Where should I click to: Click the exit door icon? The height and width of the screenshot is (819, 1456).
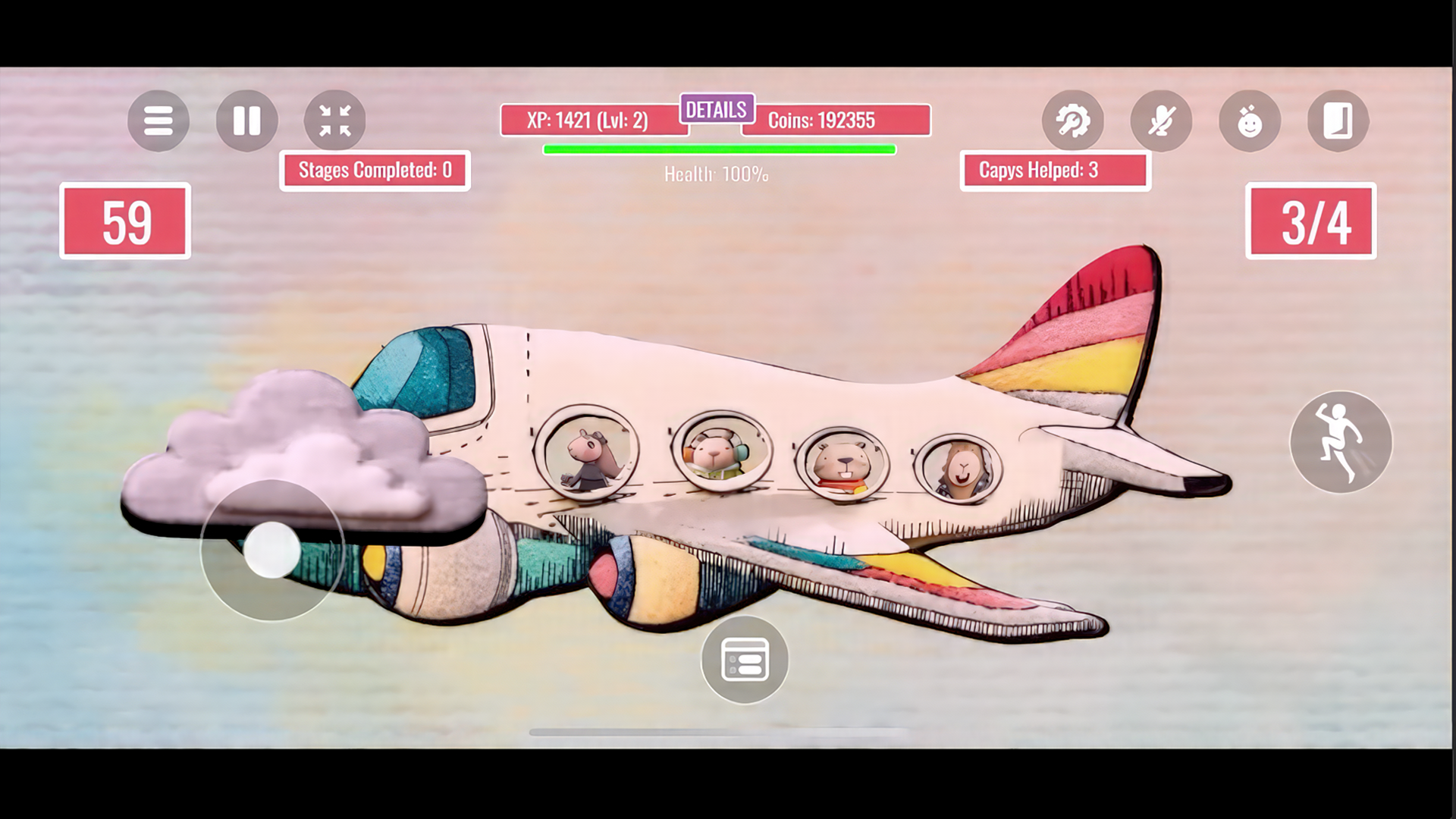coord(1338,121)
